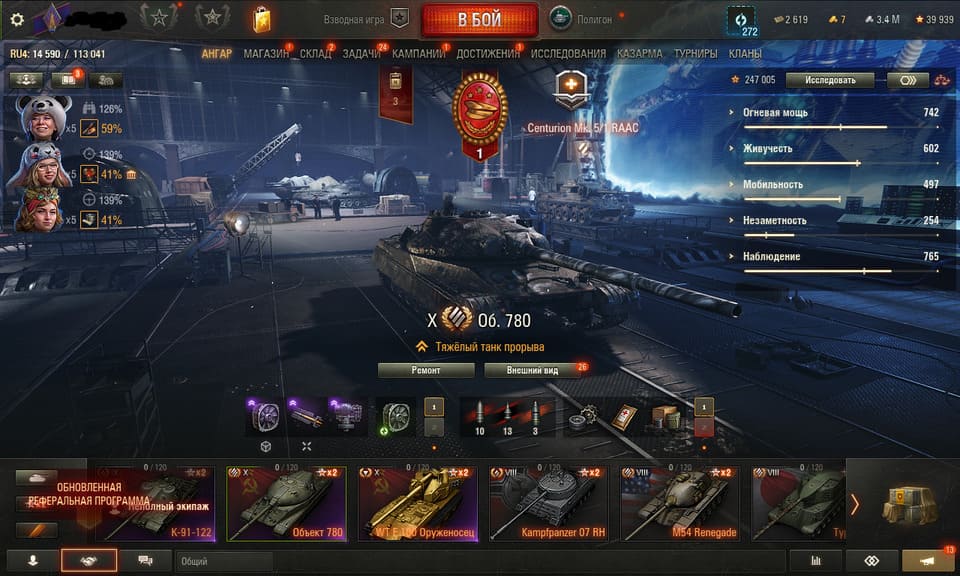Click the Ремонт repair button

pyautogui.click(x=426, y=370)
